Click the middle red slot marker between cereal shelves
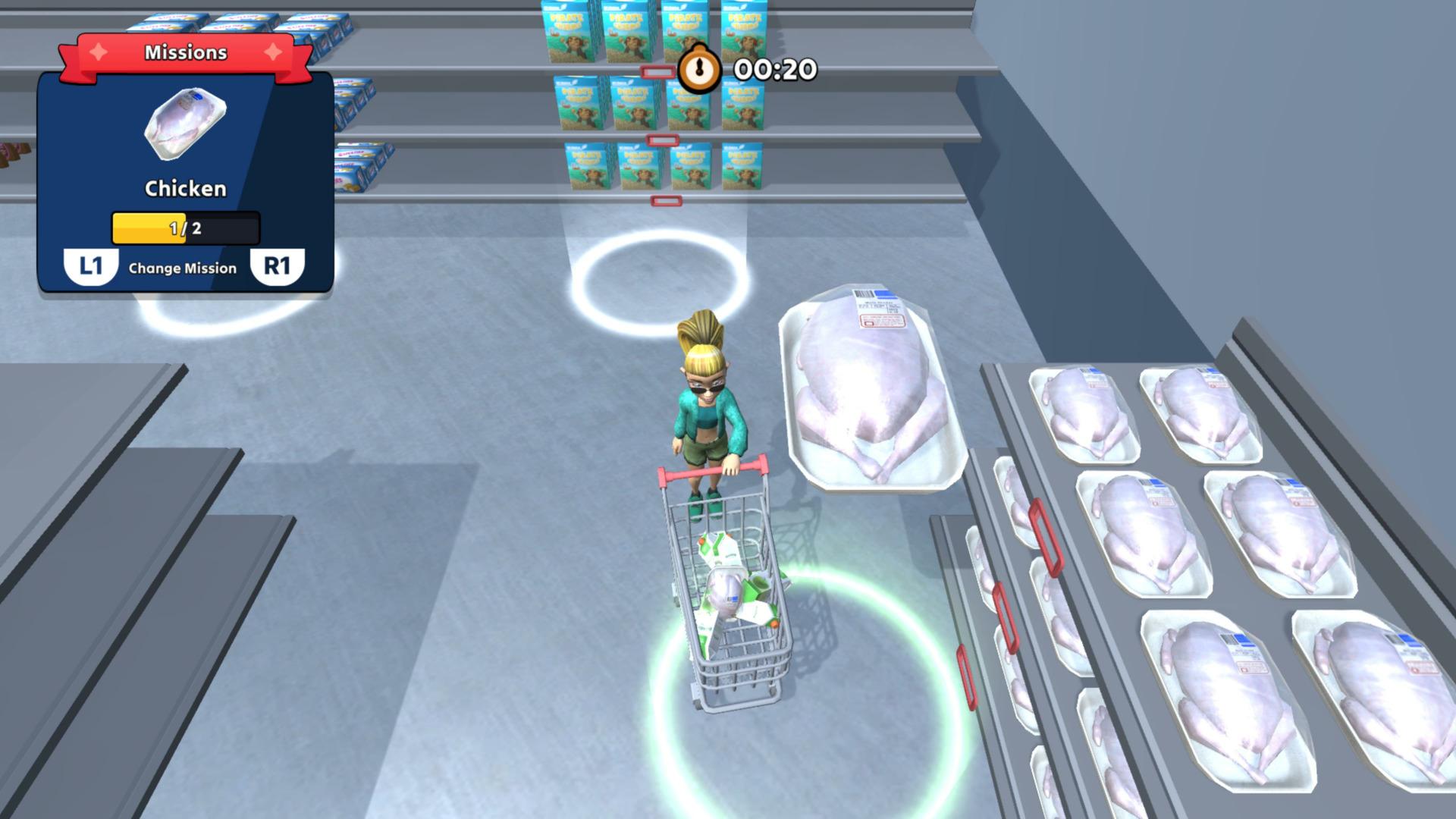This screenshot has width=1456, height=819. coord(661,140)
